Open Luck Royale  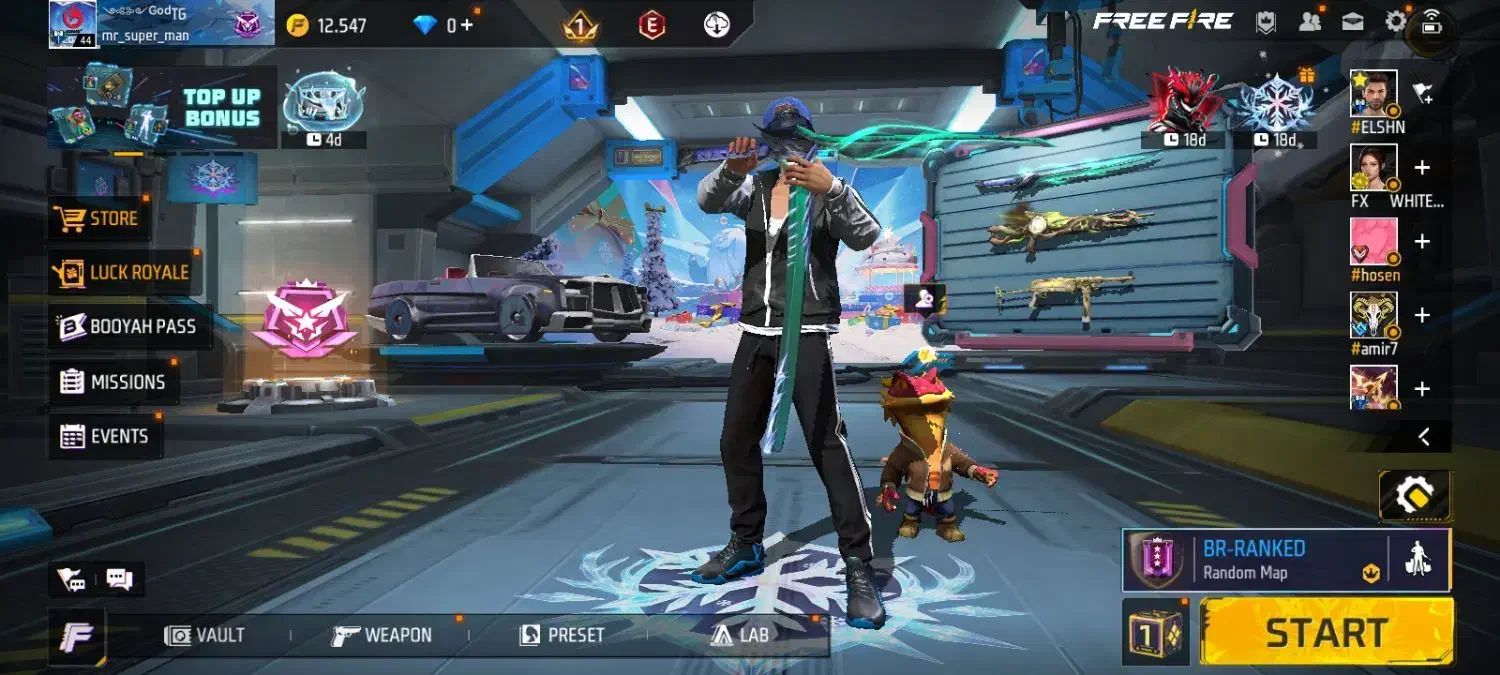coord(122,272)
